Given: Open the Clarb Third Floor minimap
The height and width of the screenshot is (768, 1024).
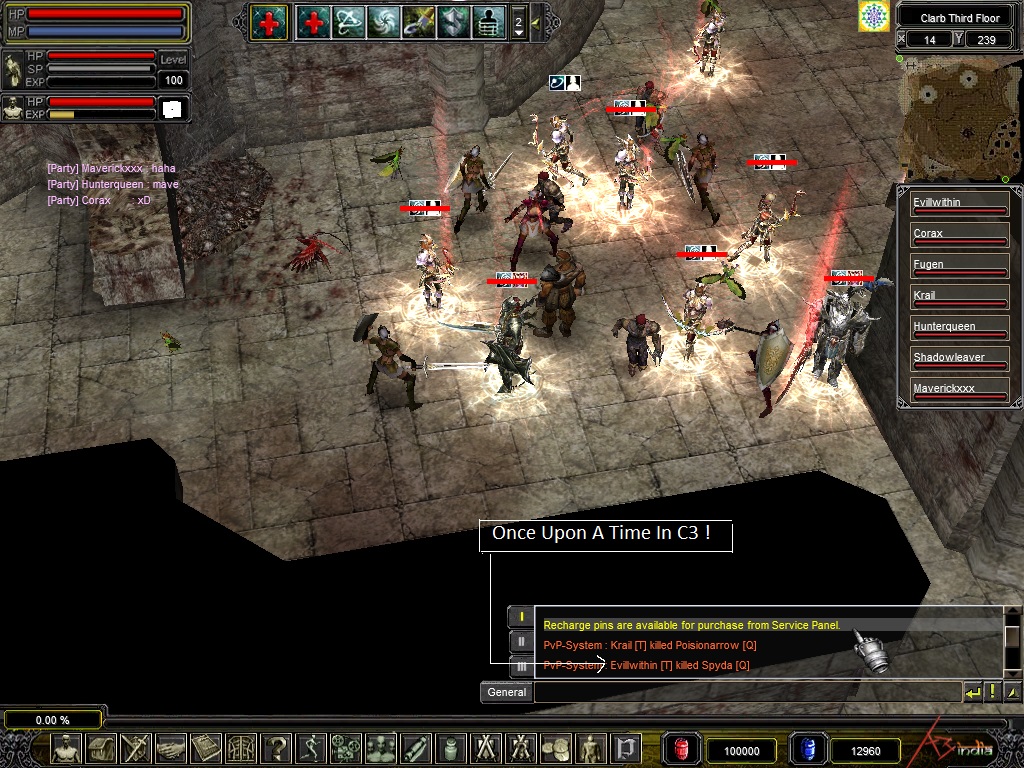Looking at the screenshot, I should click(x=958, y=120).
